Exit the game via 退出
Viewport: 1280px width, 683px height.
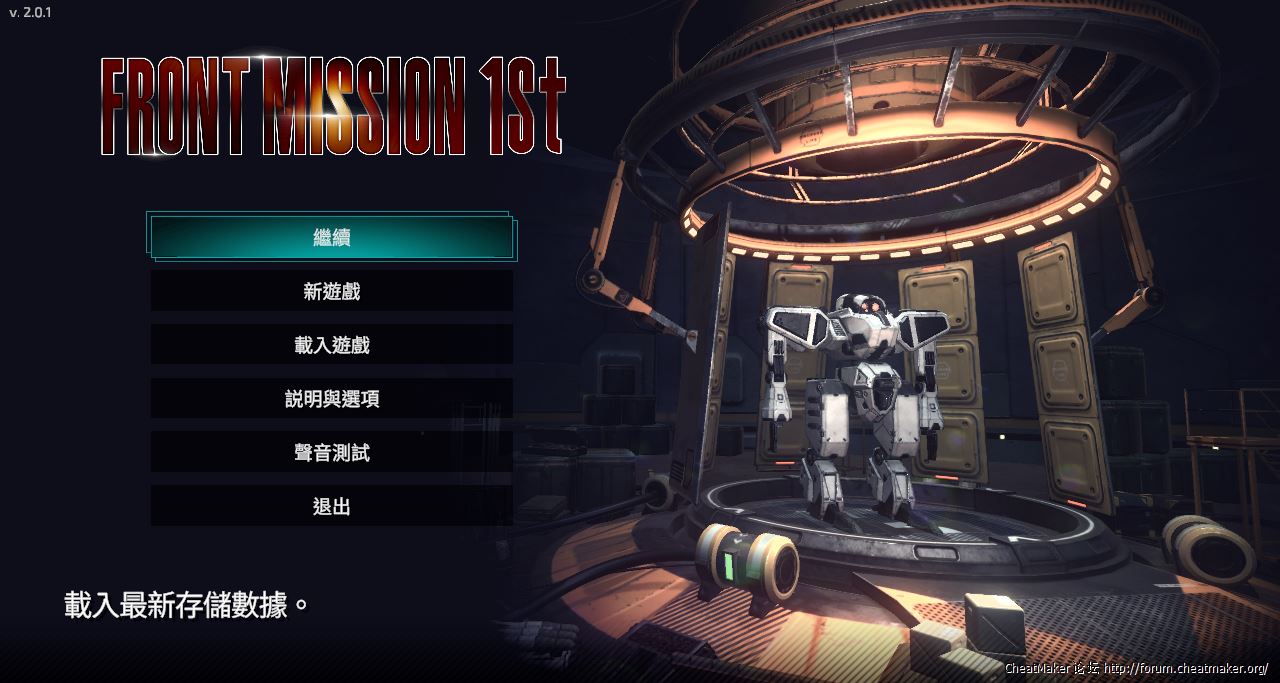point(332,506)
